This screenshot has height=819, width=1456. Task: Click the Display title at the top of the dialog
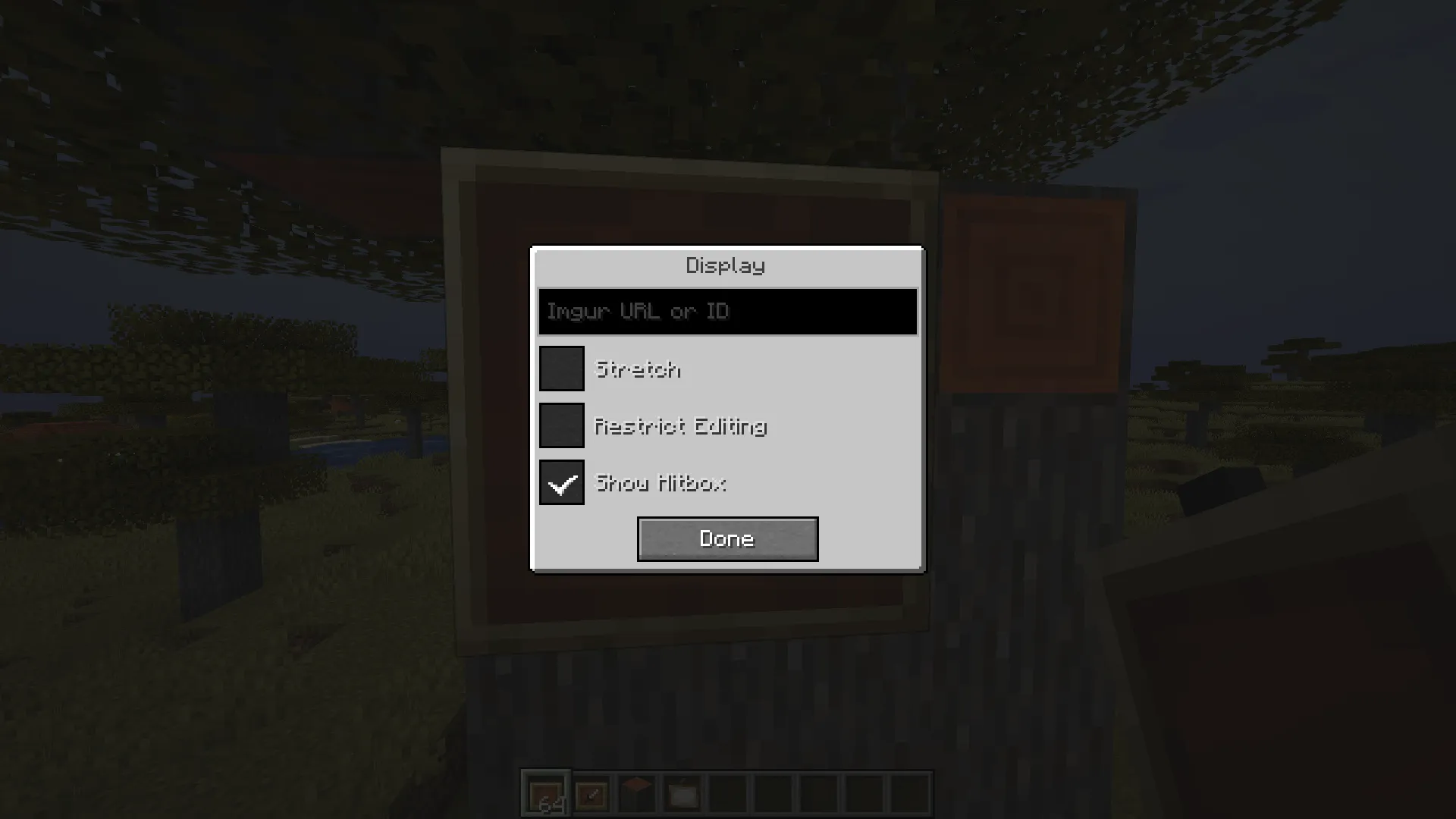[726, 265]
